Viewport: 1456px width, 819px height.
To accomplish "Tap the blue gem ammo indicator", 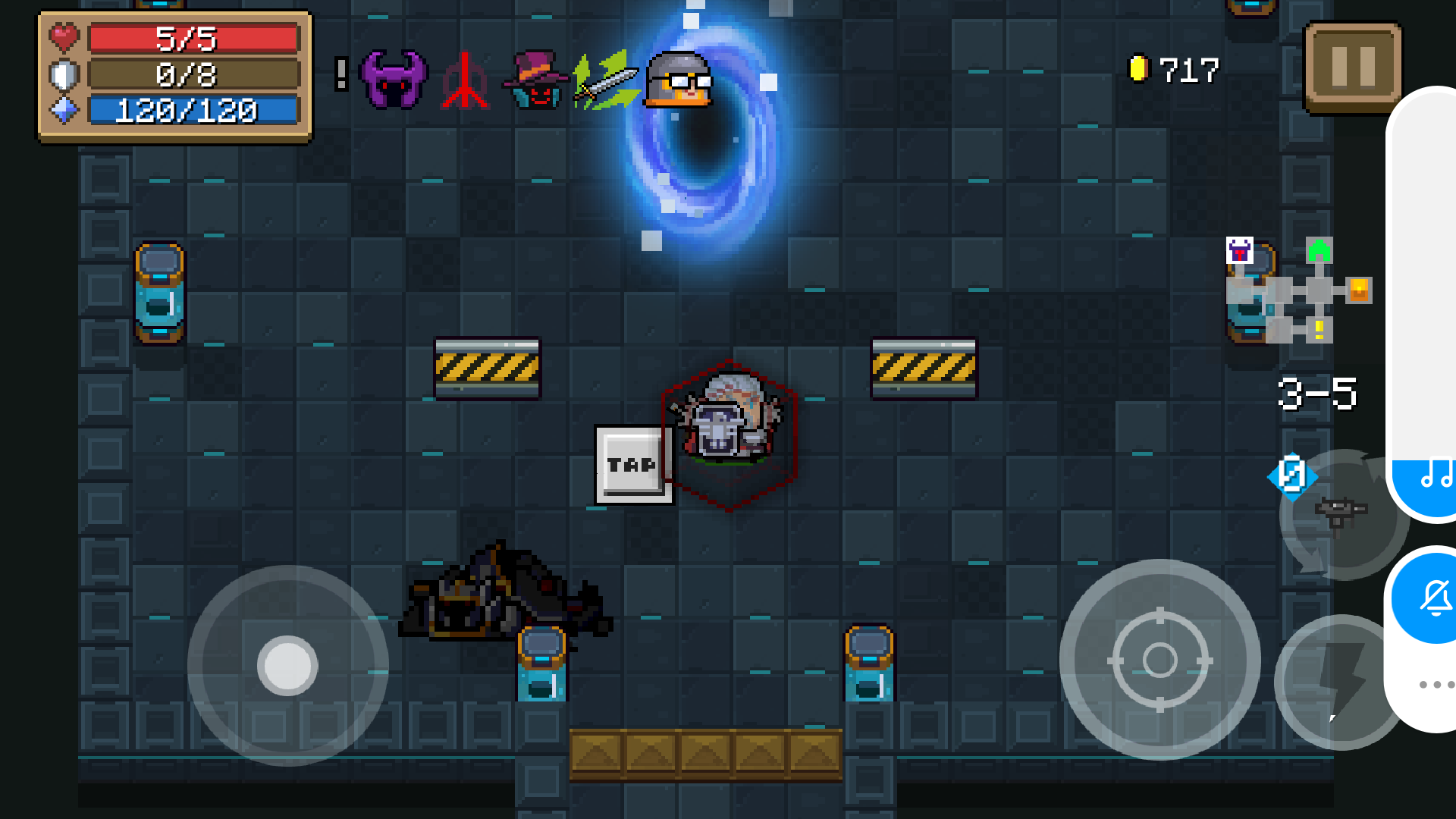I will click(1292, 476).
